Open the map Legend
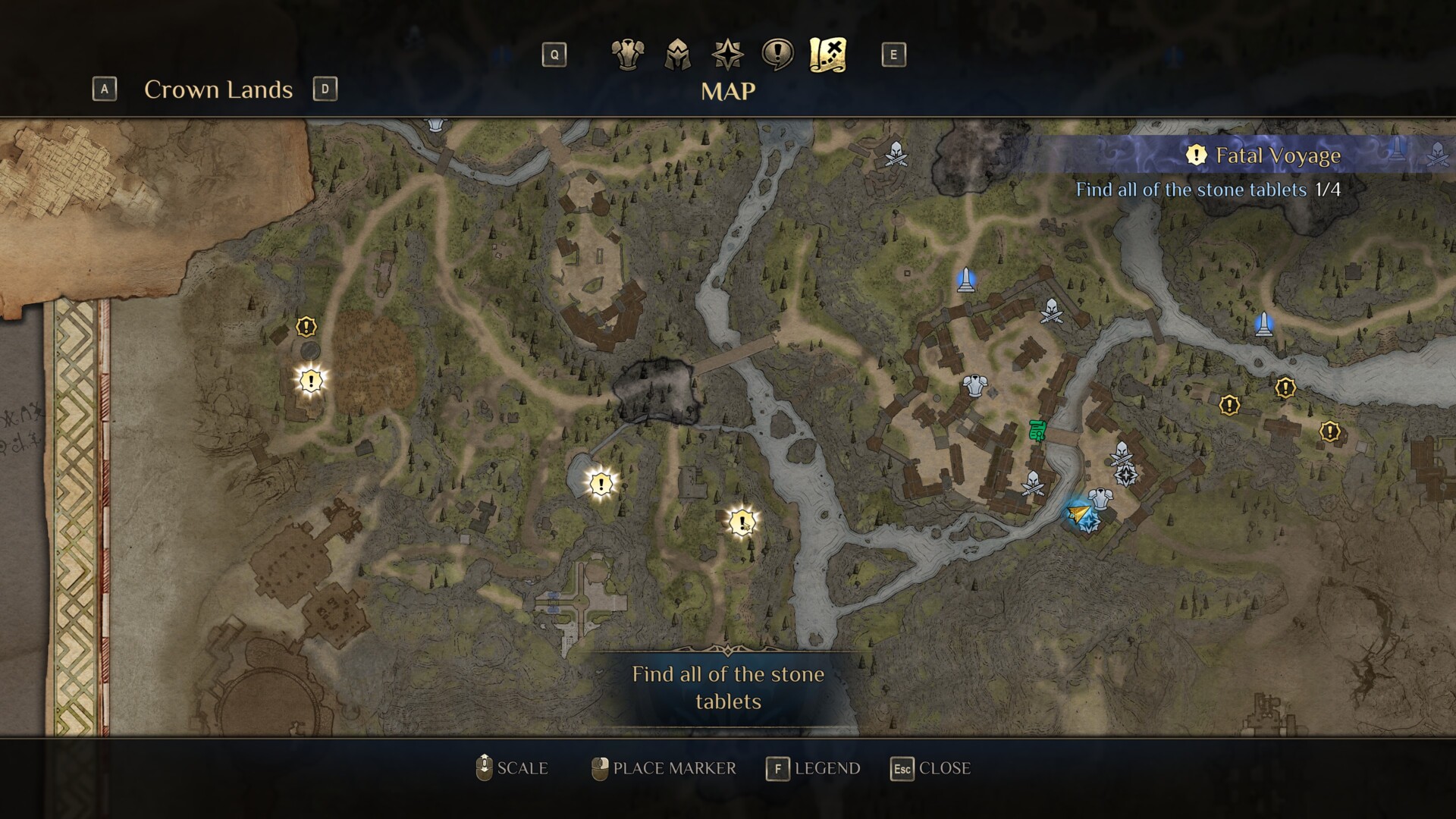Image resolution: width=1456 pixels, height=819 pixels. 814,768
